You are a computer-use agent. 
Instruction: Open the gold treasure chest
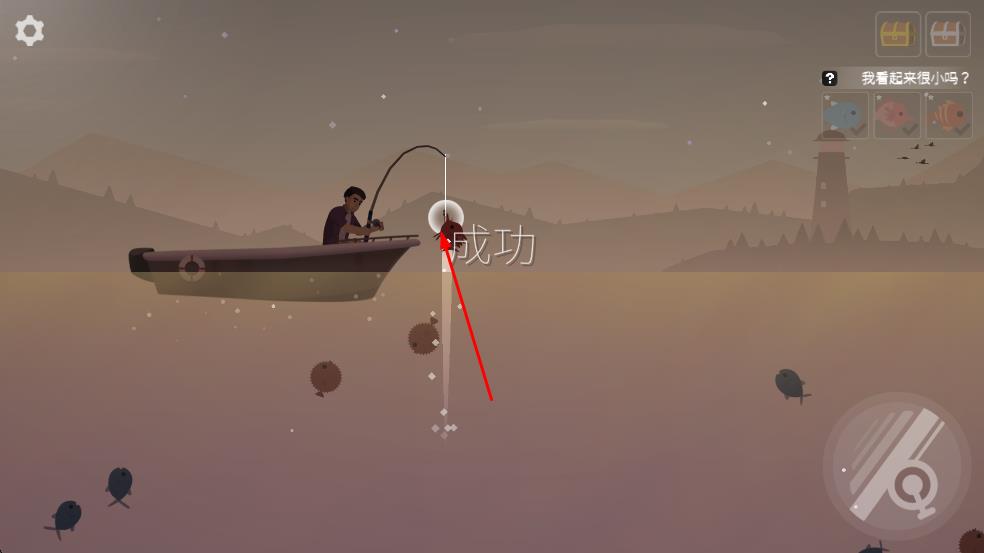pyautogui.click(x=897, y=35)
